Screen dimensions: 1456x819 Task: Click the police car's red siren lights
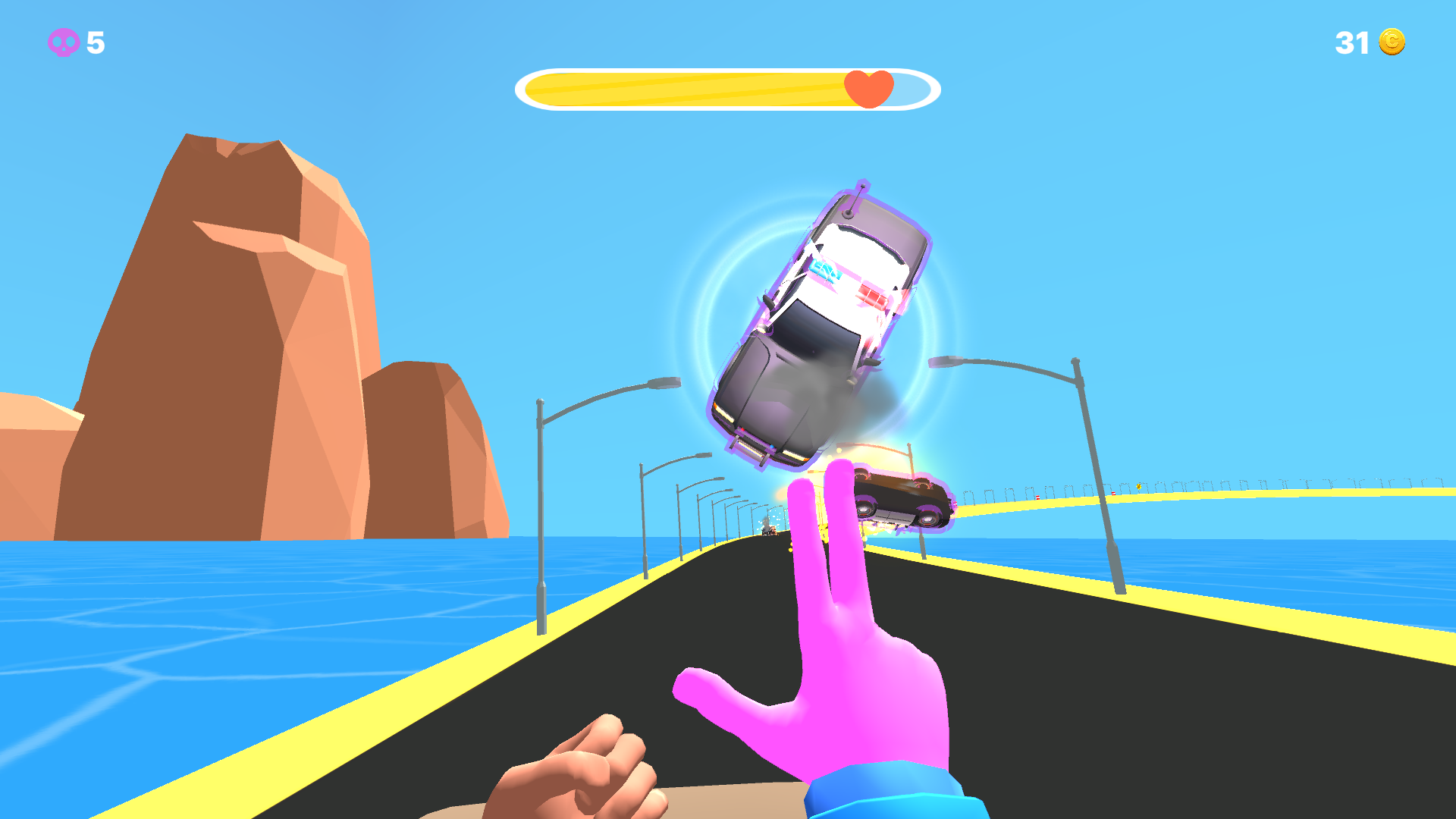872,296
